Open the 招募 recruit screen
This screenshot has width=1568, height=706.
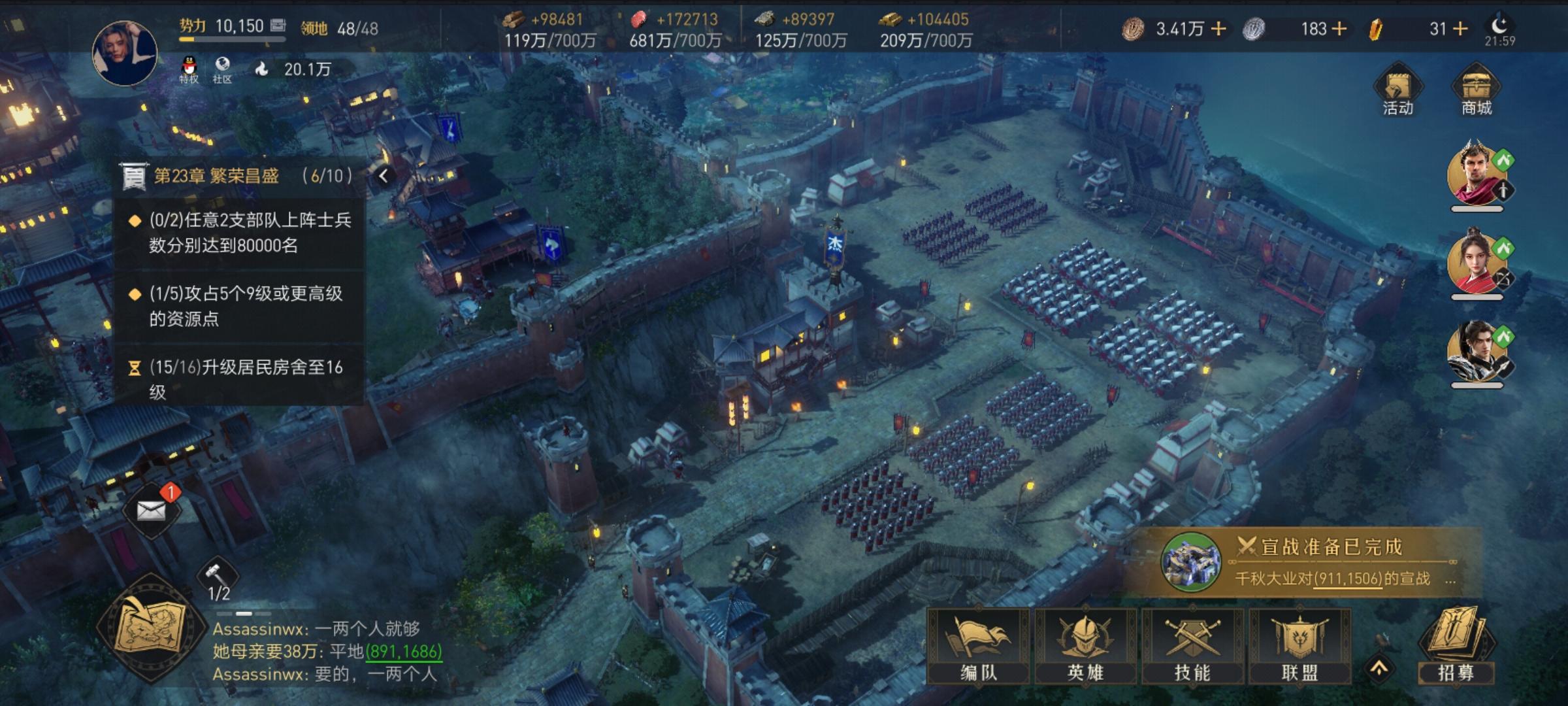[x=1456, y=645]
